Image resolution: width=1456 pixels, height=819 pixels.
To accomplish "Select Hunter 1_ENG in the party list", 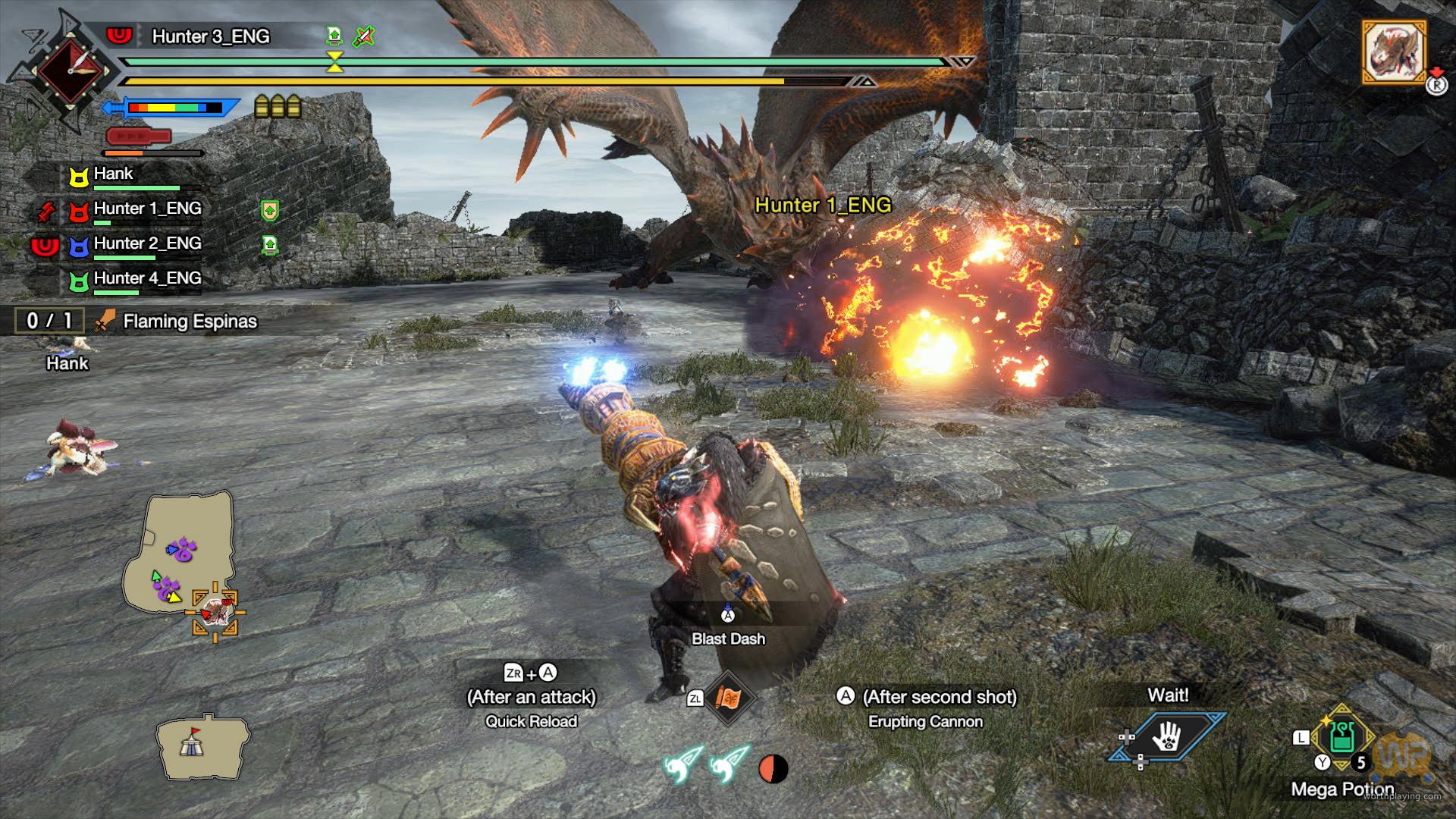I will [x=147, y=209].
